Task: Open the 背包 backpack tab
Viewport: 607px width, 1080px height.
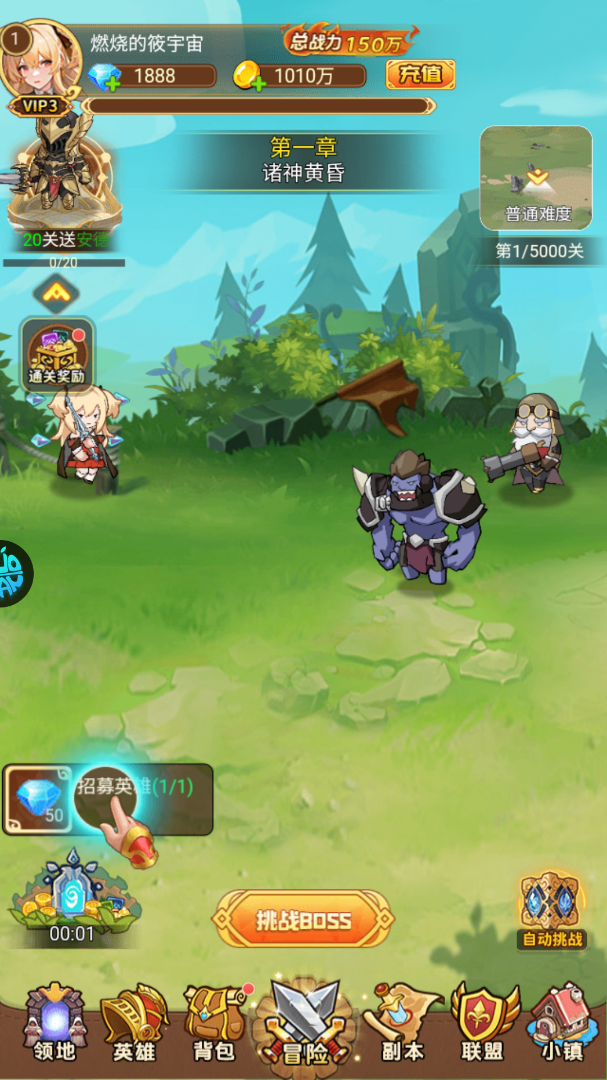Action: coord(213,1022)
